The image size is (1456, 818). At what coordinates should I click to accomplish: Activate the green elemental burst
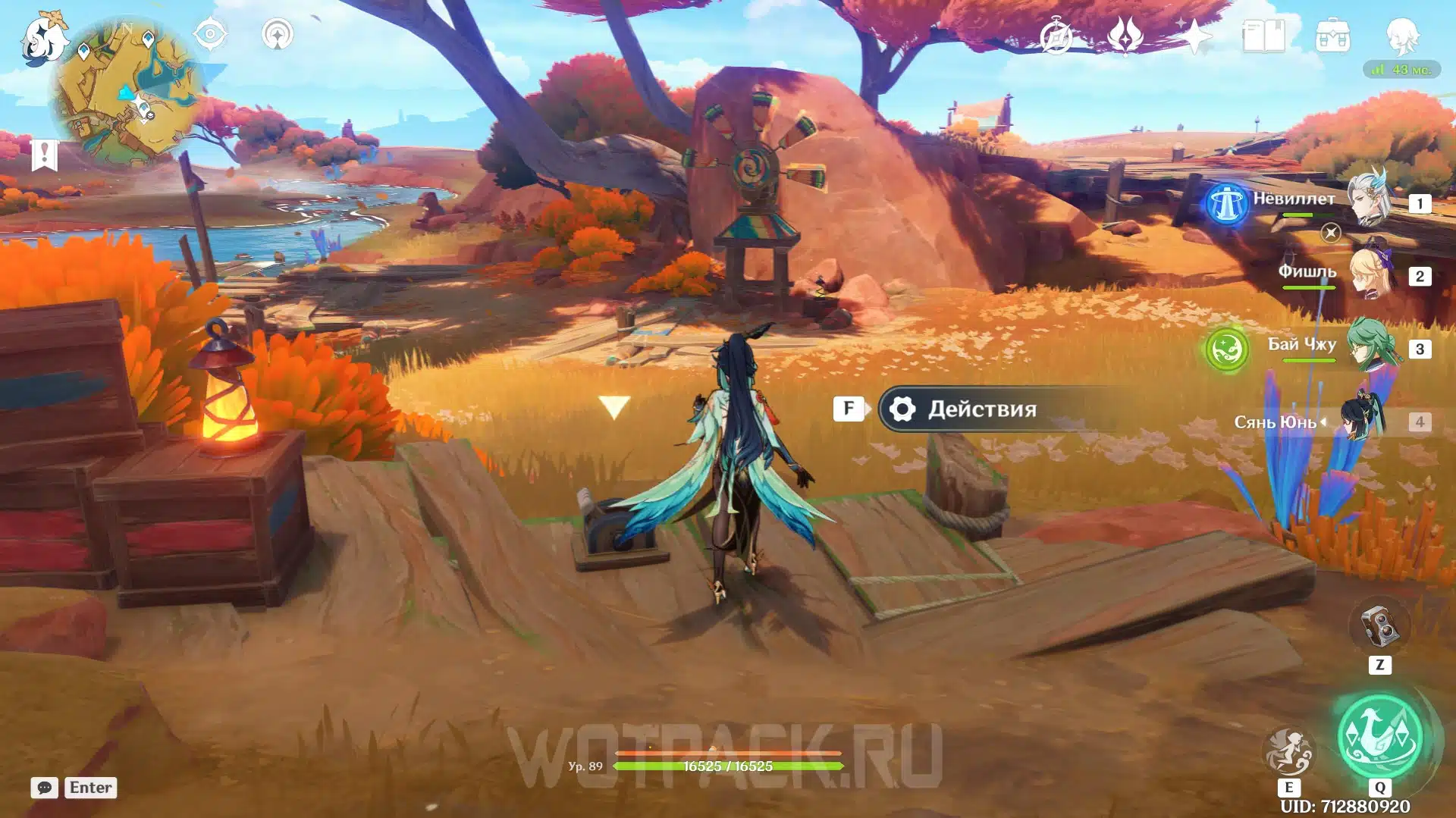tap(1379, 735)
